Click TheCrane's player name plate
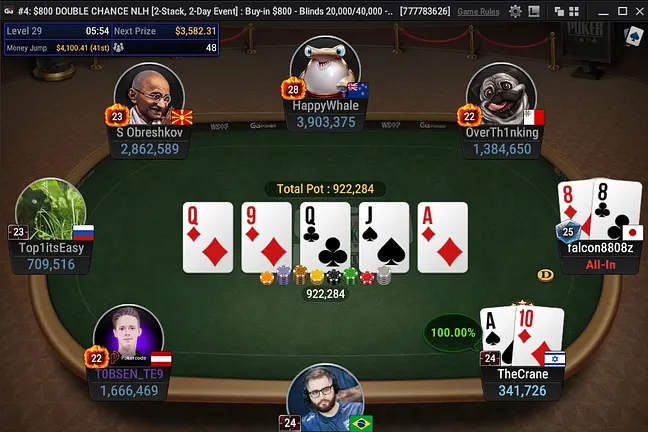Screen dimensions: 648x432 (522, 382)
